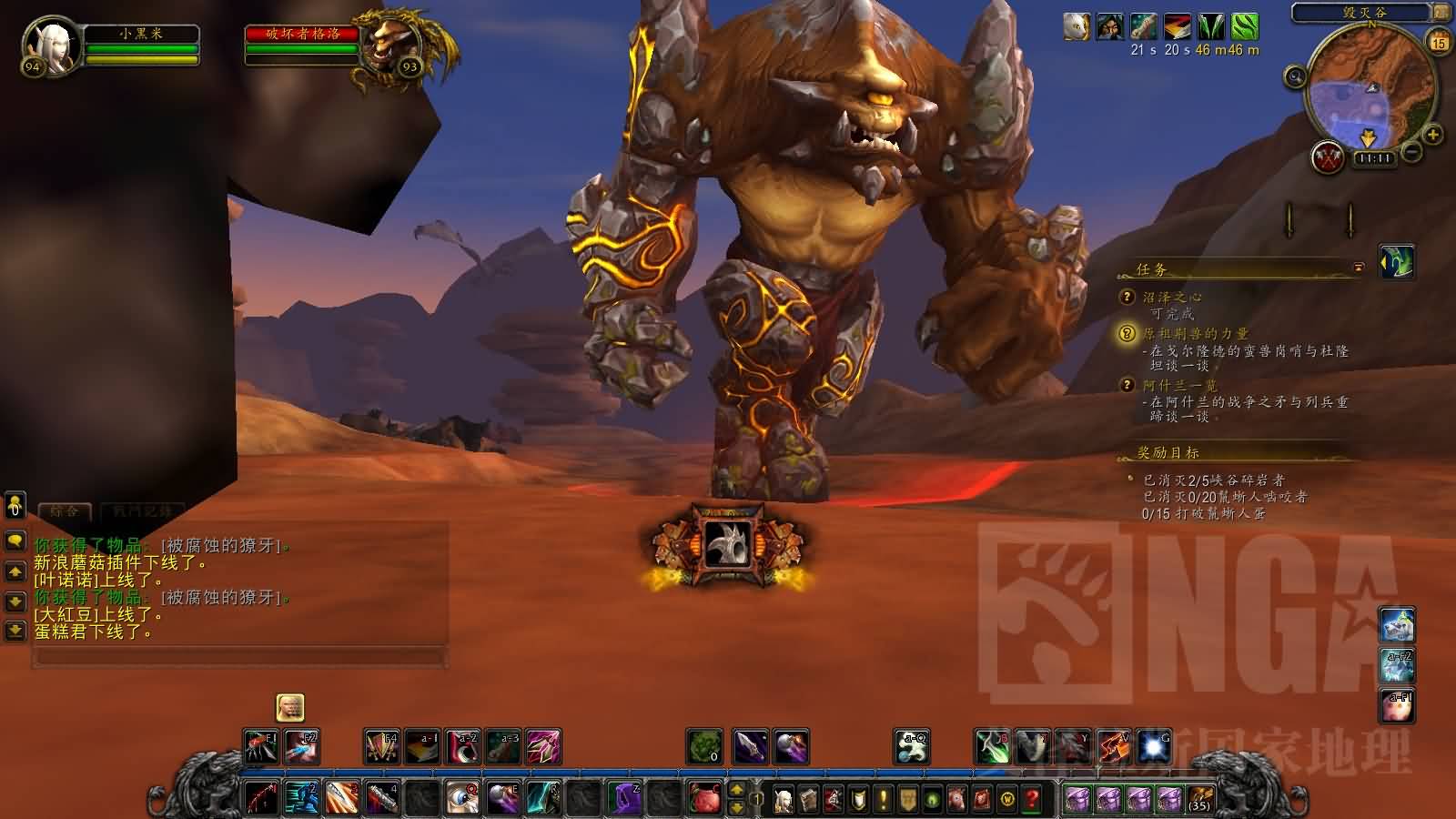
Task: Click the 小黑米 player portrait
Action: 52,43
